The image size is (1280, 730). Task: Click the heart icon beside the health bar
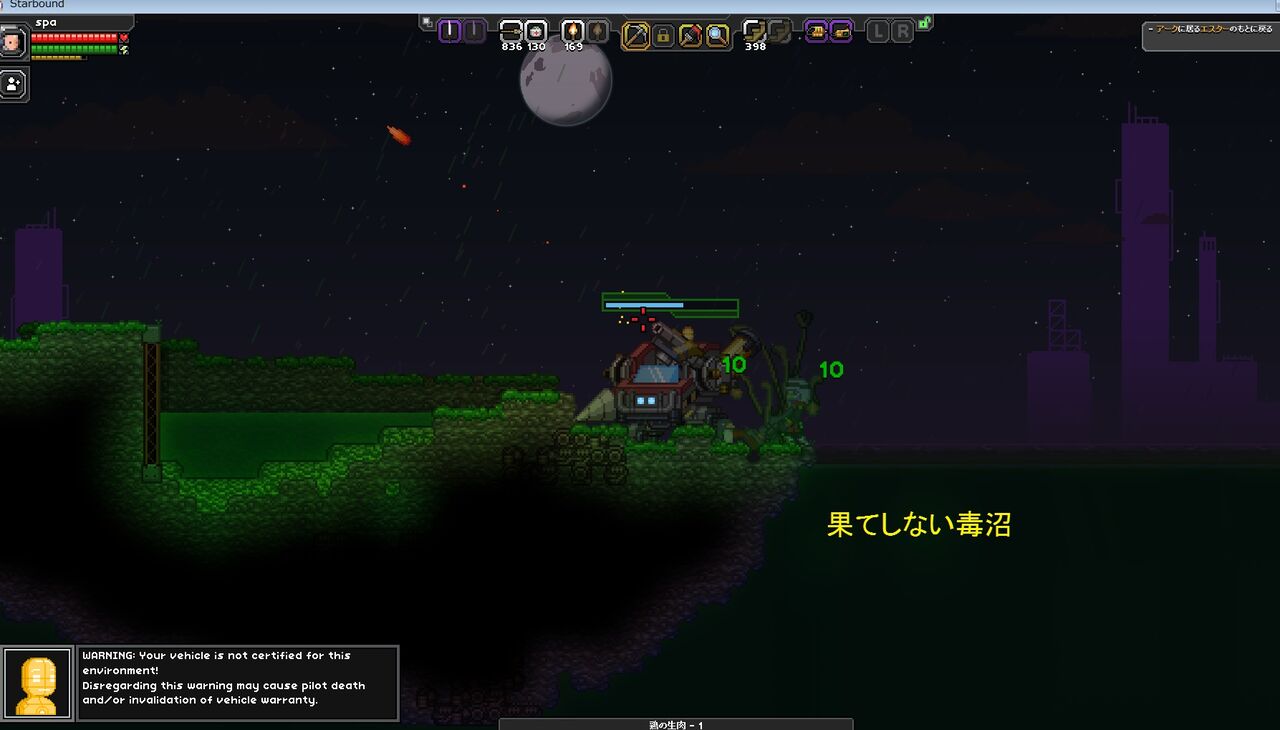click(124, 37)
